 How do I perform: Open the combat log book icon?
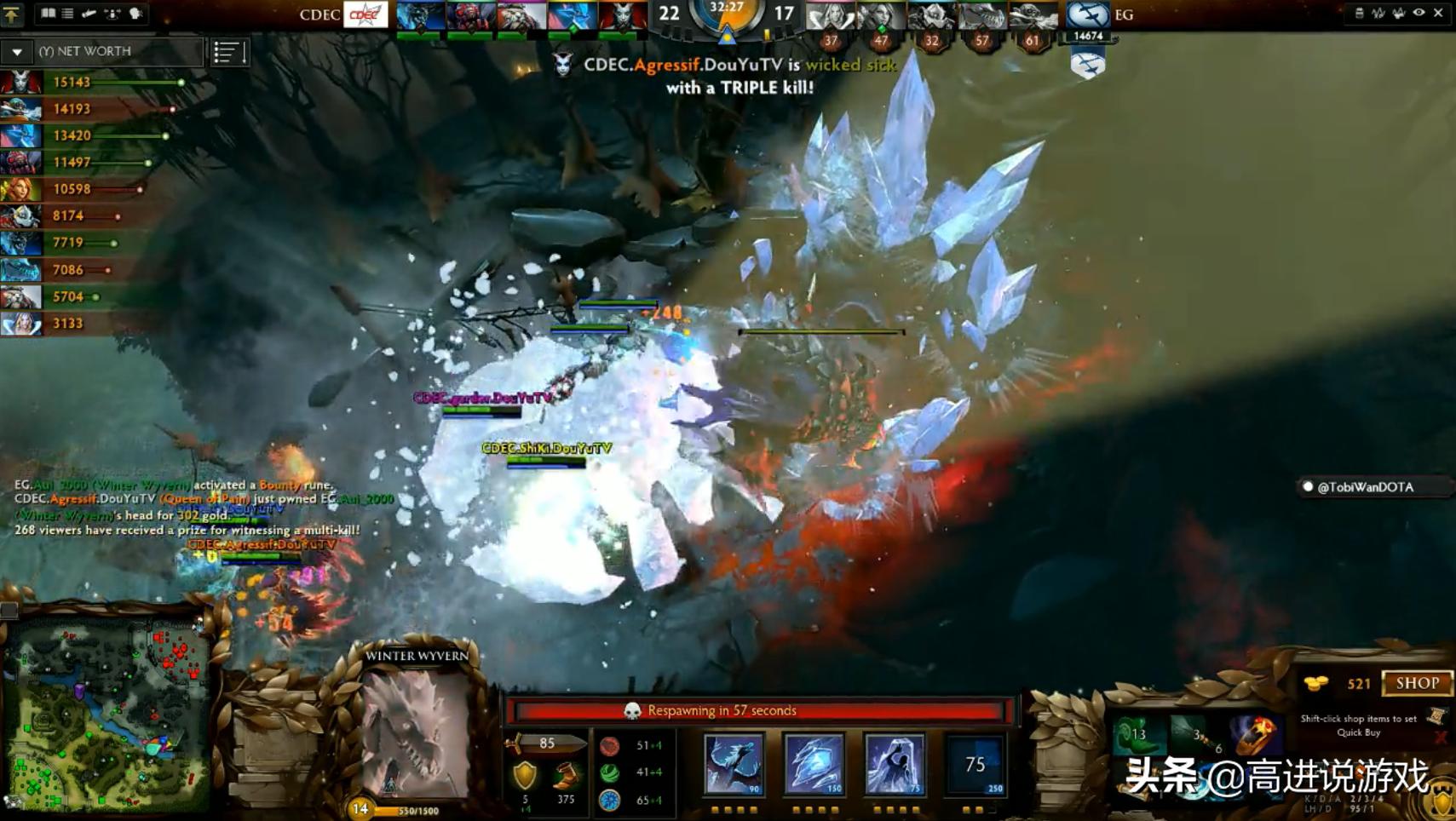[49, 13]
